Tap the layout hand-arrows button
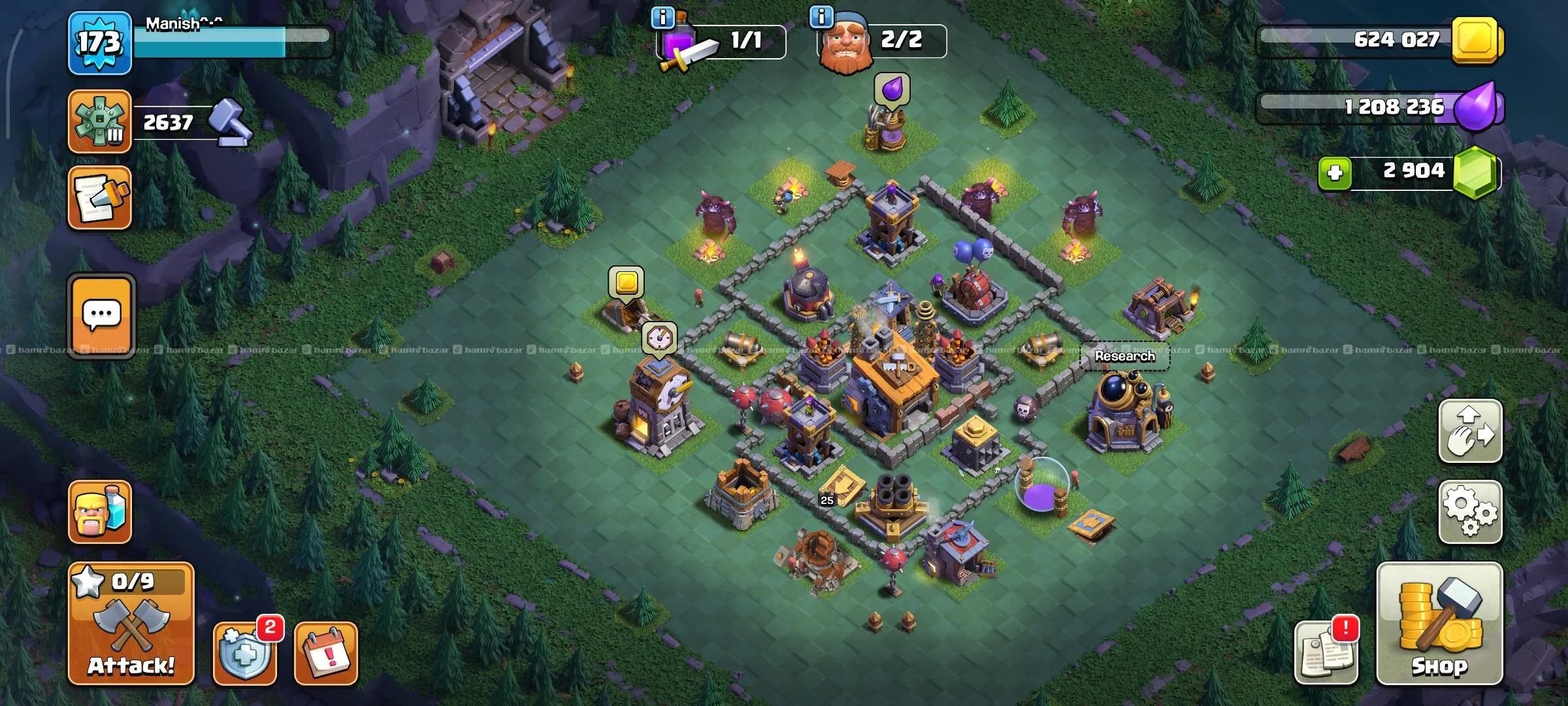The width and height of the screenshot is (1568, 706). coord(1470,431)
